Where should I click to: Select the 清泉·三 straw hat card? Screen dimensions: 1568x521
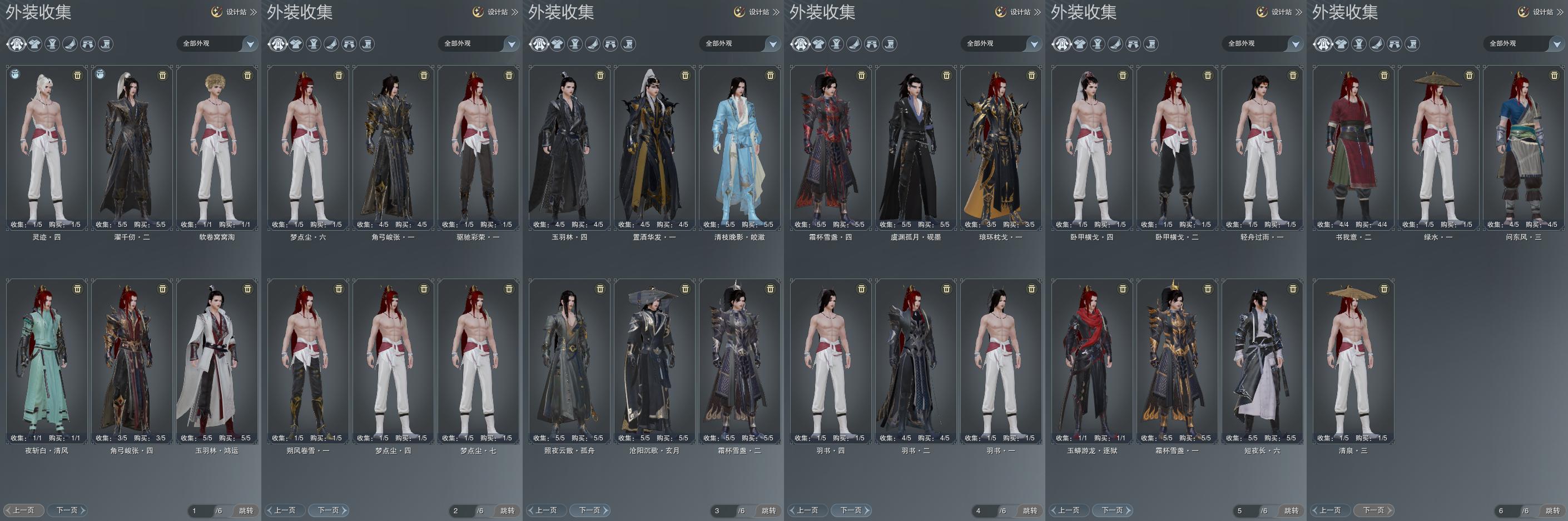(1353, 360)
